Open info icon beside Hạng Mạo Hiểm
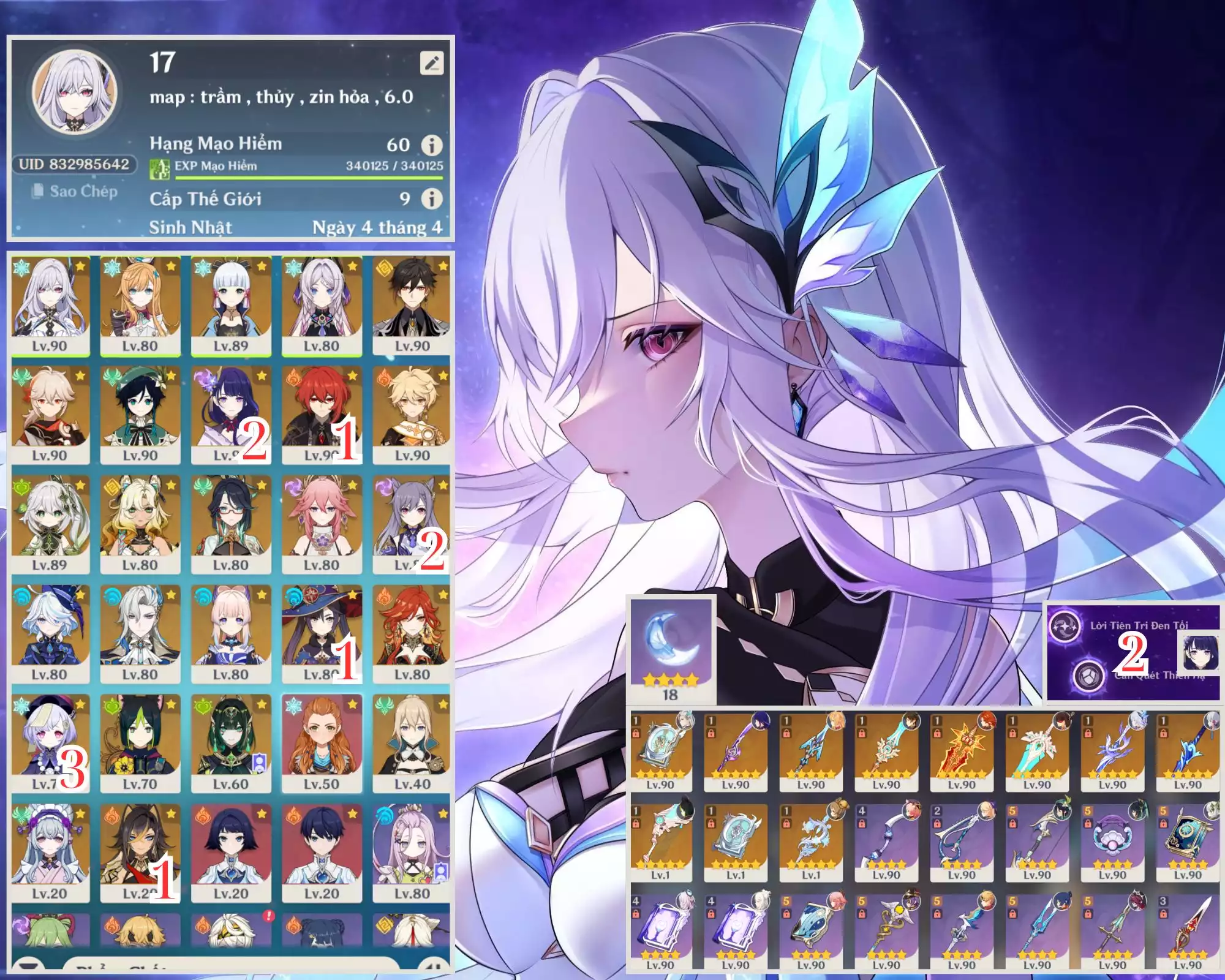Screen dimensions: 1225x980 [x=432, y=145]
